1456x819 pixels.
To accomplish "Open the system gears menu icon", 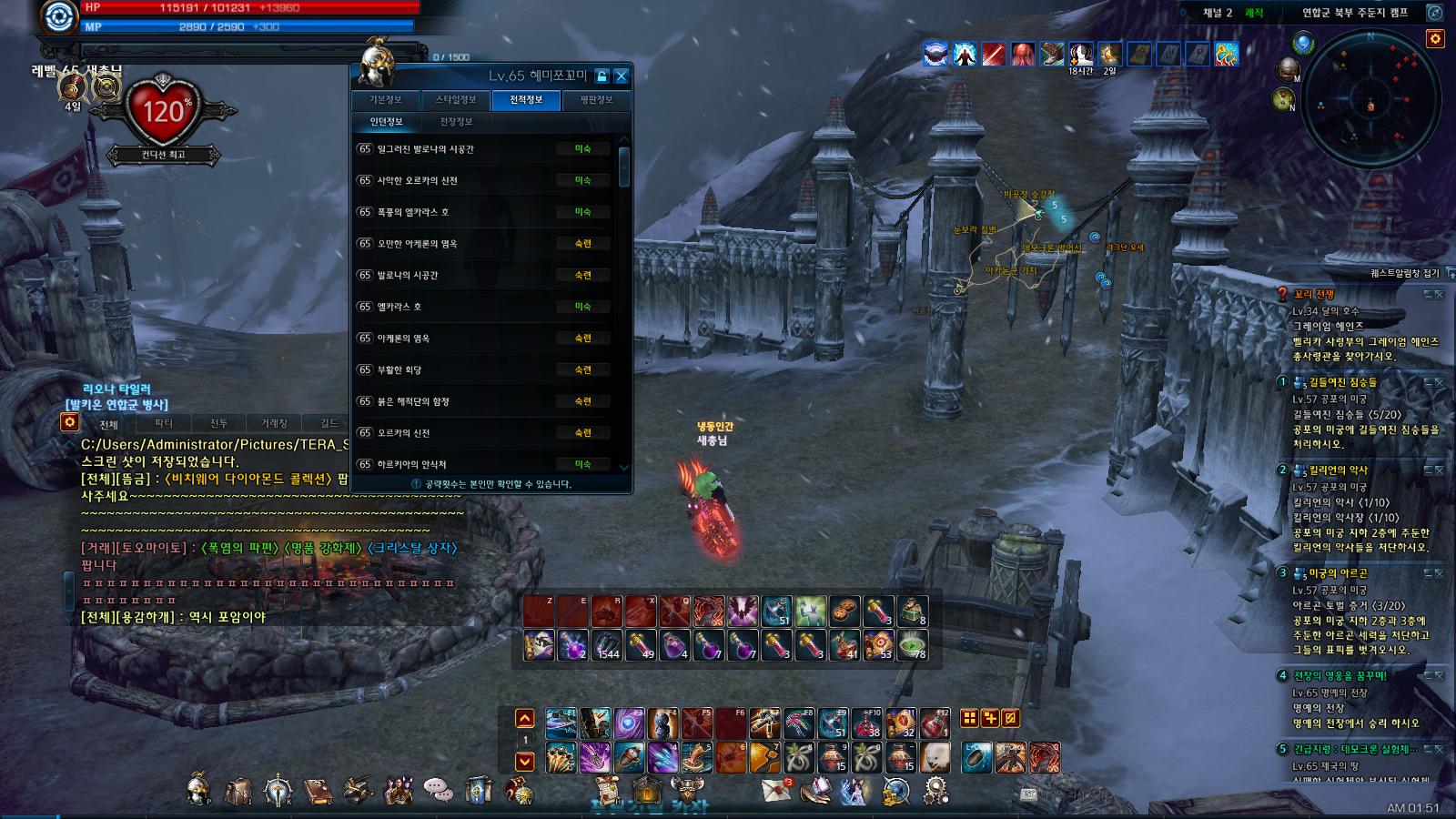I will click(935, 790).
